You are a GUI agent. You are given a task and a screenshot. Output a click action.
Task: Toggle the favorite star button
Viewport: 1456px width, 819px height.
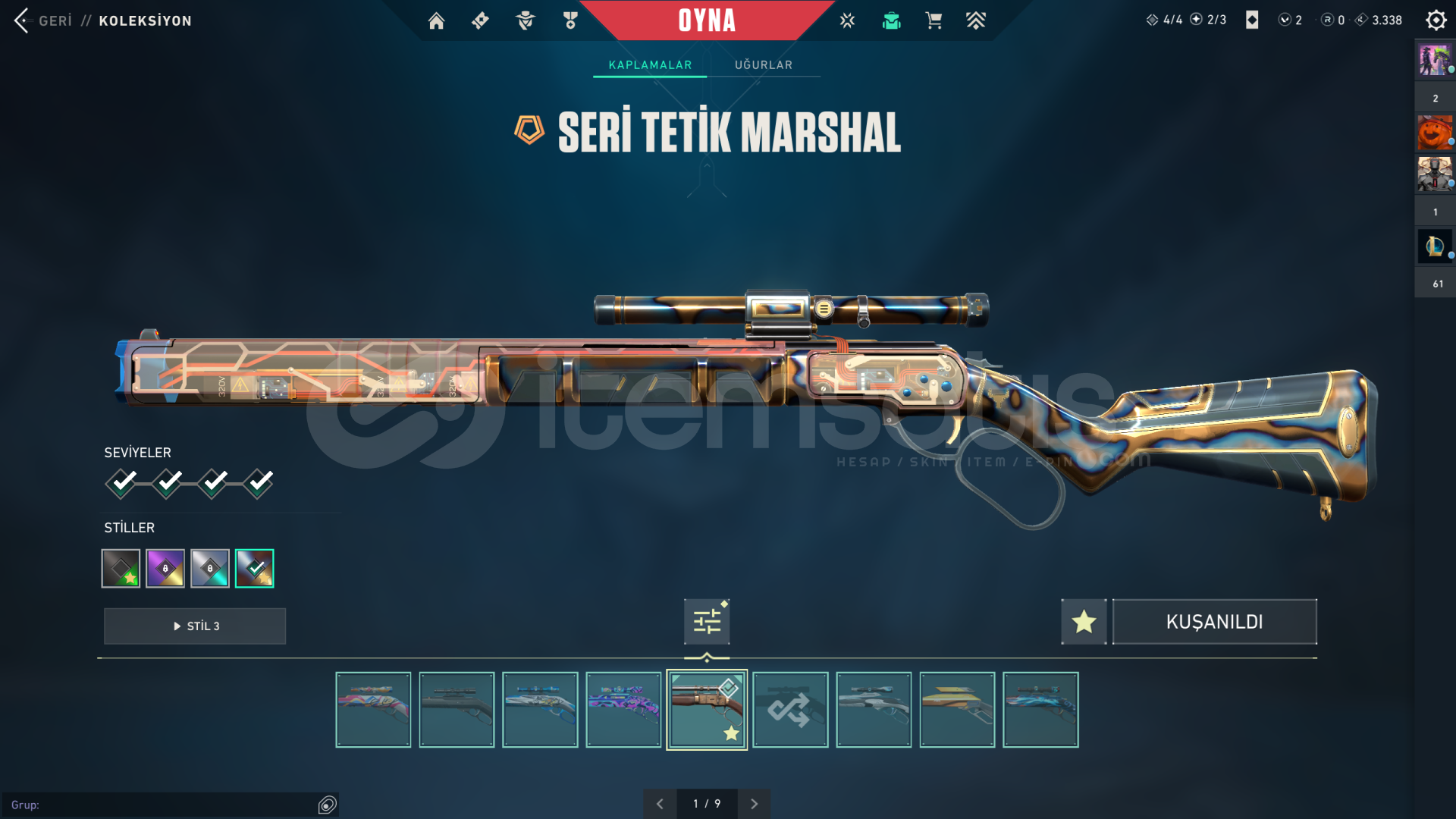coord(1084,622)
